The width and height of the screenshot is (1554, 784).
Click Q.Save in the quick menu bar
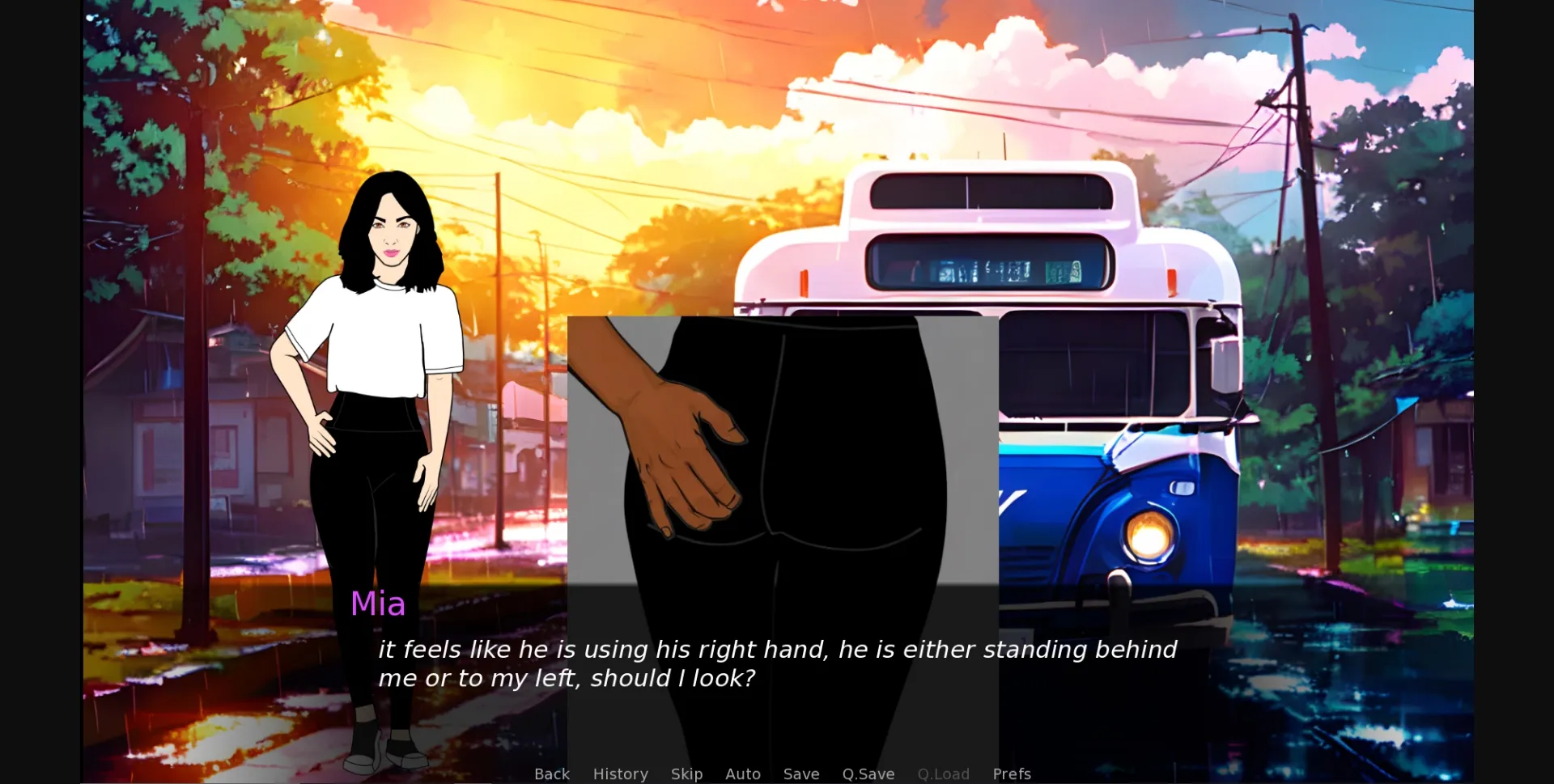pyautogui.click(x=868, y=773)
